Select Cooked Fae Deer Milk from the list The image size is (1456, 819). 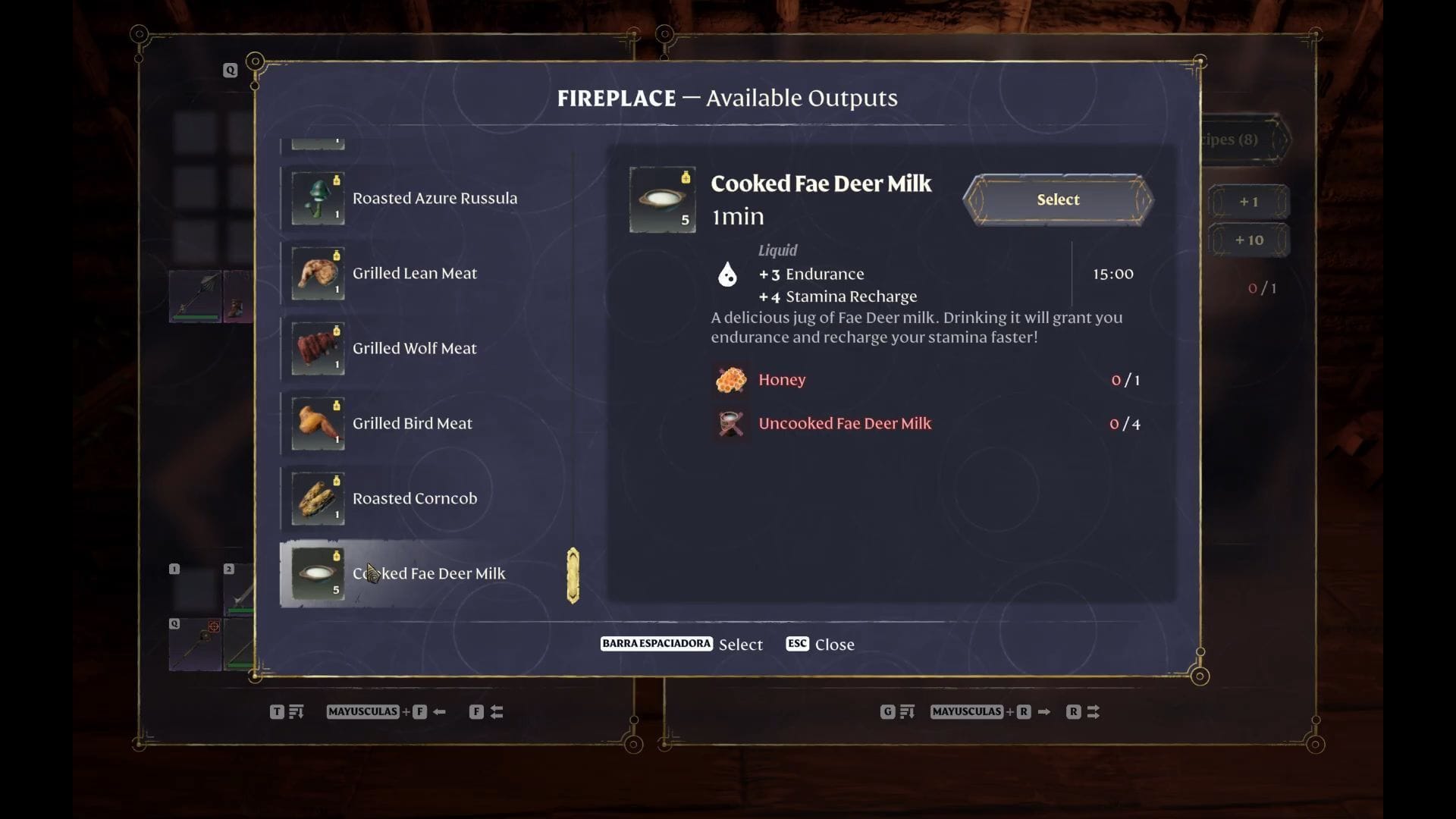tap(428, 574)
